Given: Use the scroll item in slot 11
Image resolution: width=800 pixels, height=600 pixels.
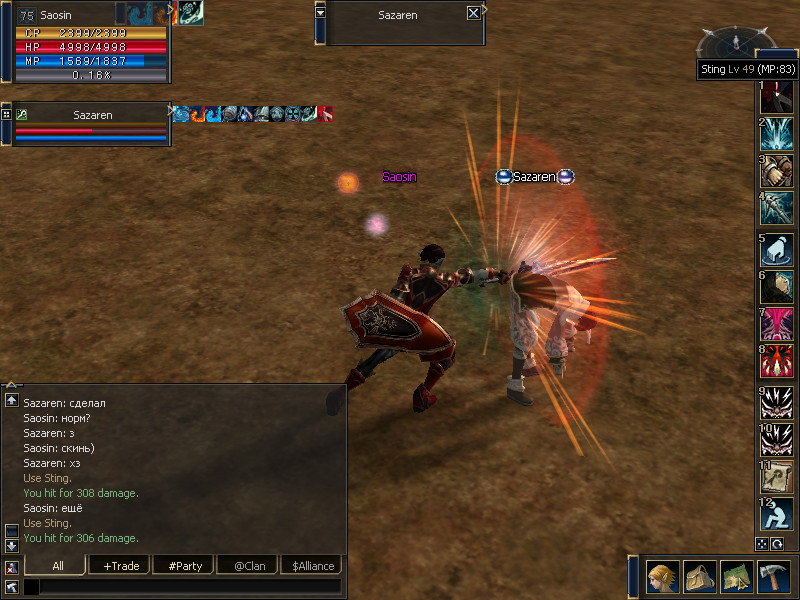Looking at the screenshot, I should 777,476.
